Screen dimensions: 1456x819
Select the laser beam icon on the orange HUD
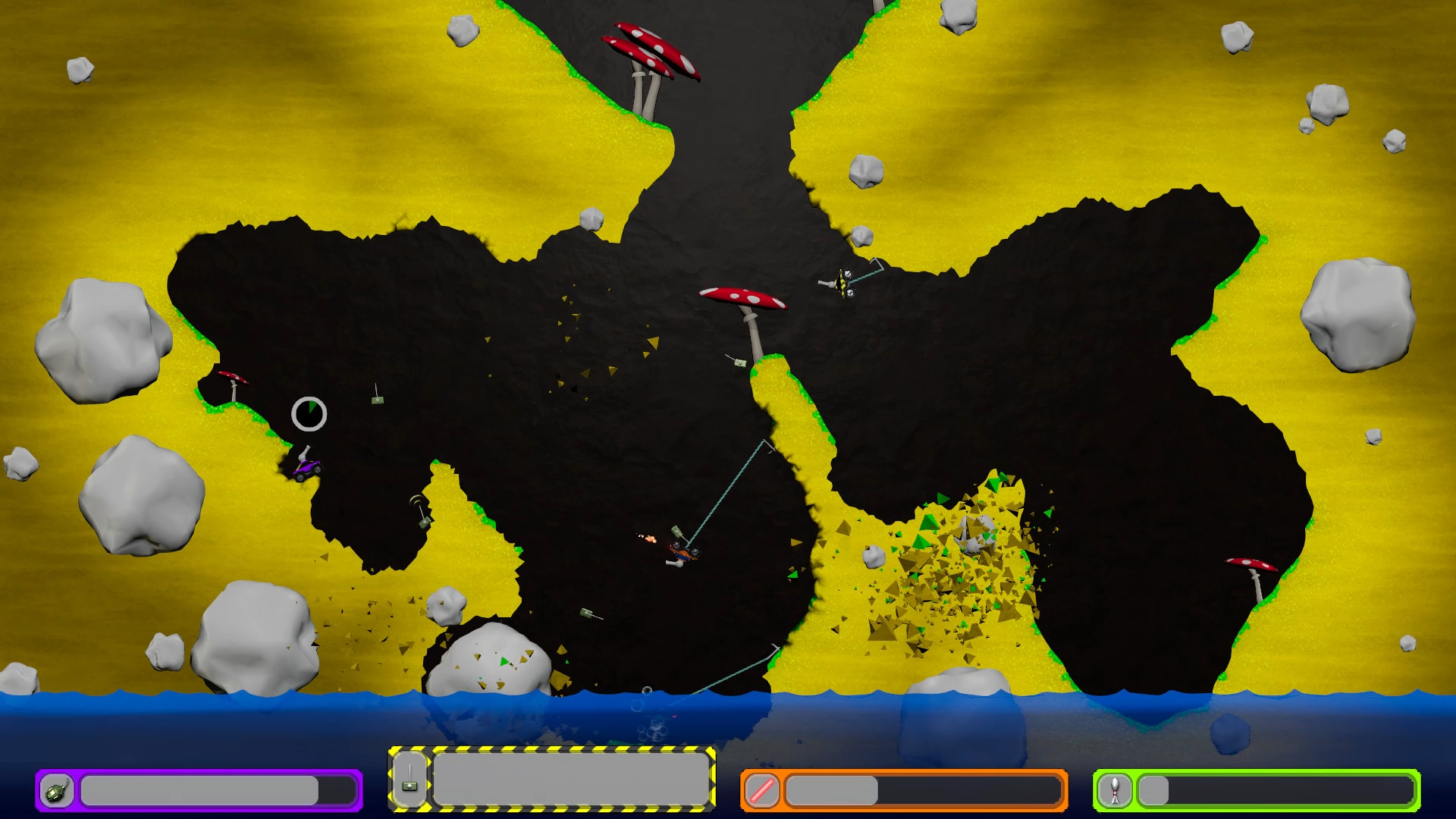[762, 791]
